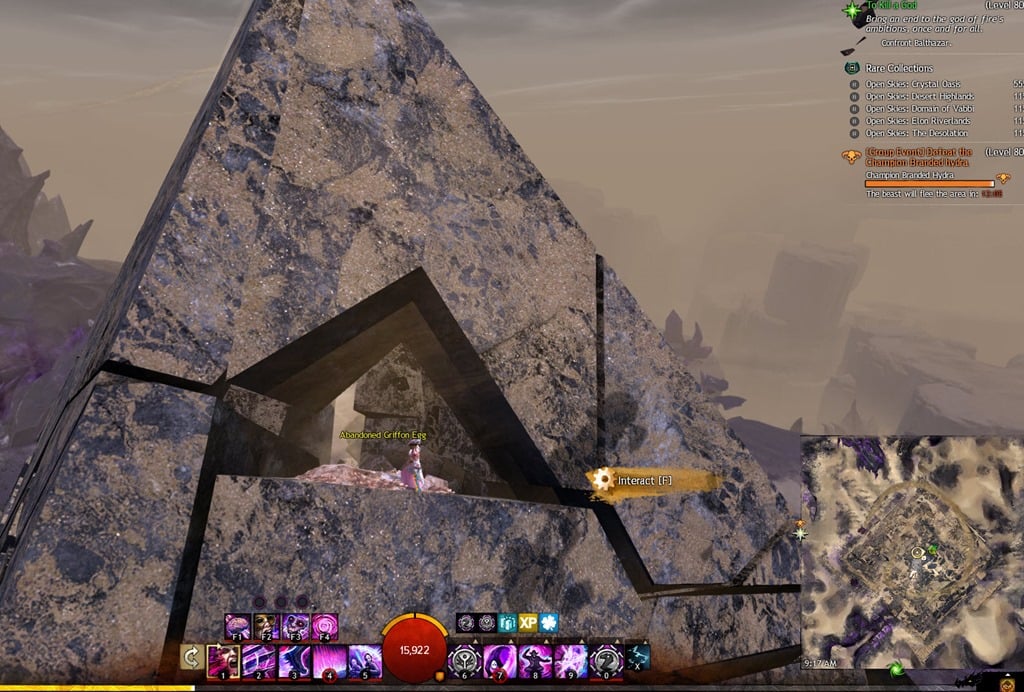Cast utility skill slot 9
The width and height of the screenshot is (1024, 692).
pos(571,661)
